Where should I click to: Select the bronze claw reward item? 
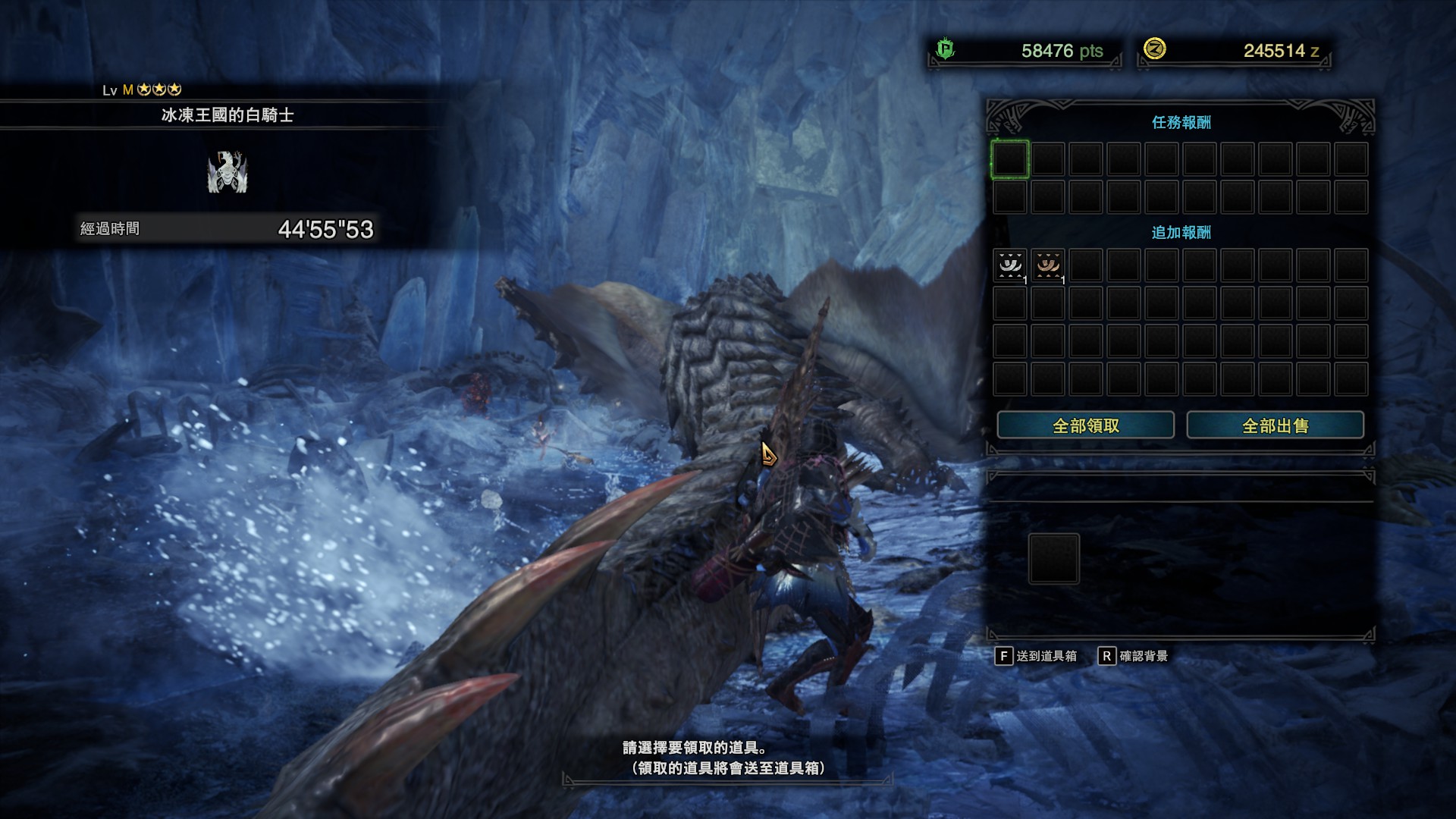pyautogui.click(x=1048, y=265)
